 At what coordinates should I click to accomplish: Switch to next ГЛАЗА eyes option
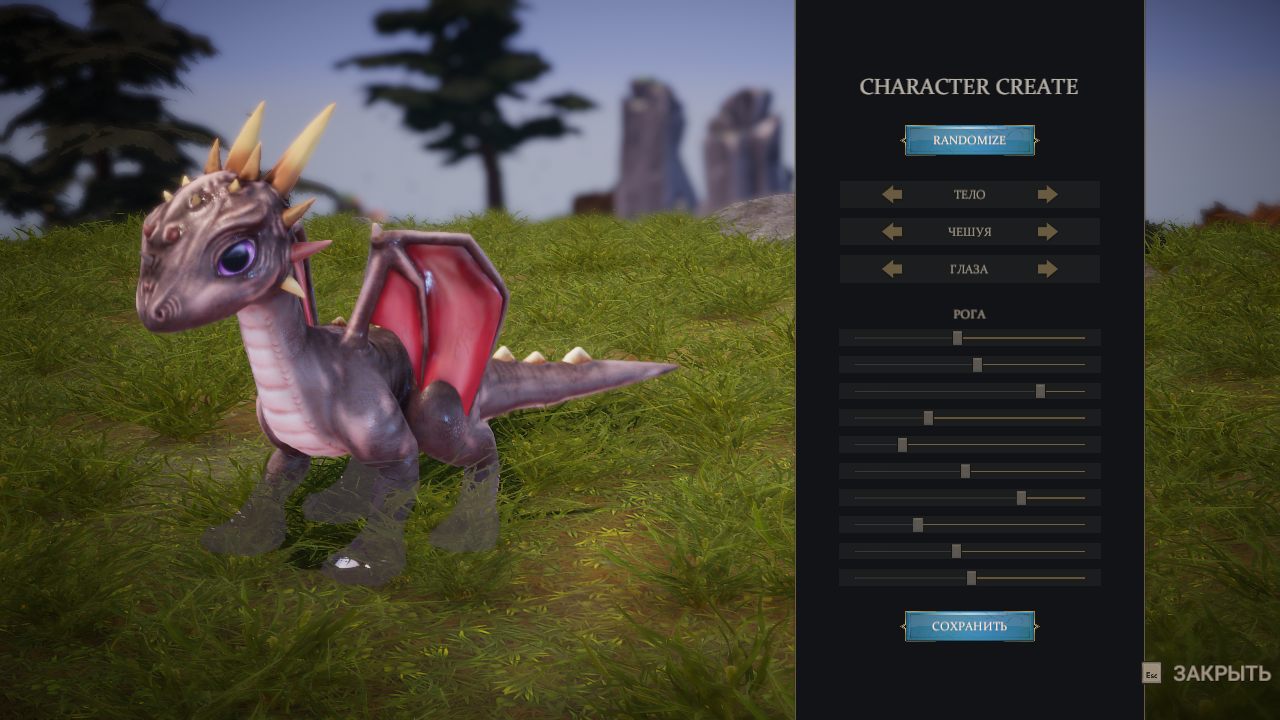[1047, 269]
